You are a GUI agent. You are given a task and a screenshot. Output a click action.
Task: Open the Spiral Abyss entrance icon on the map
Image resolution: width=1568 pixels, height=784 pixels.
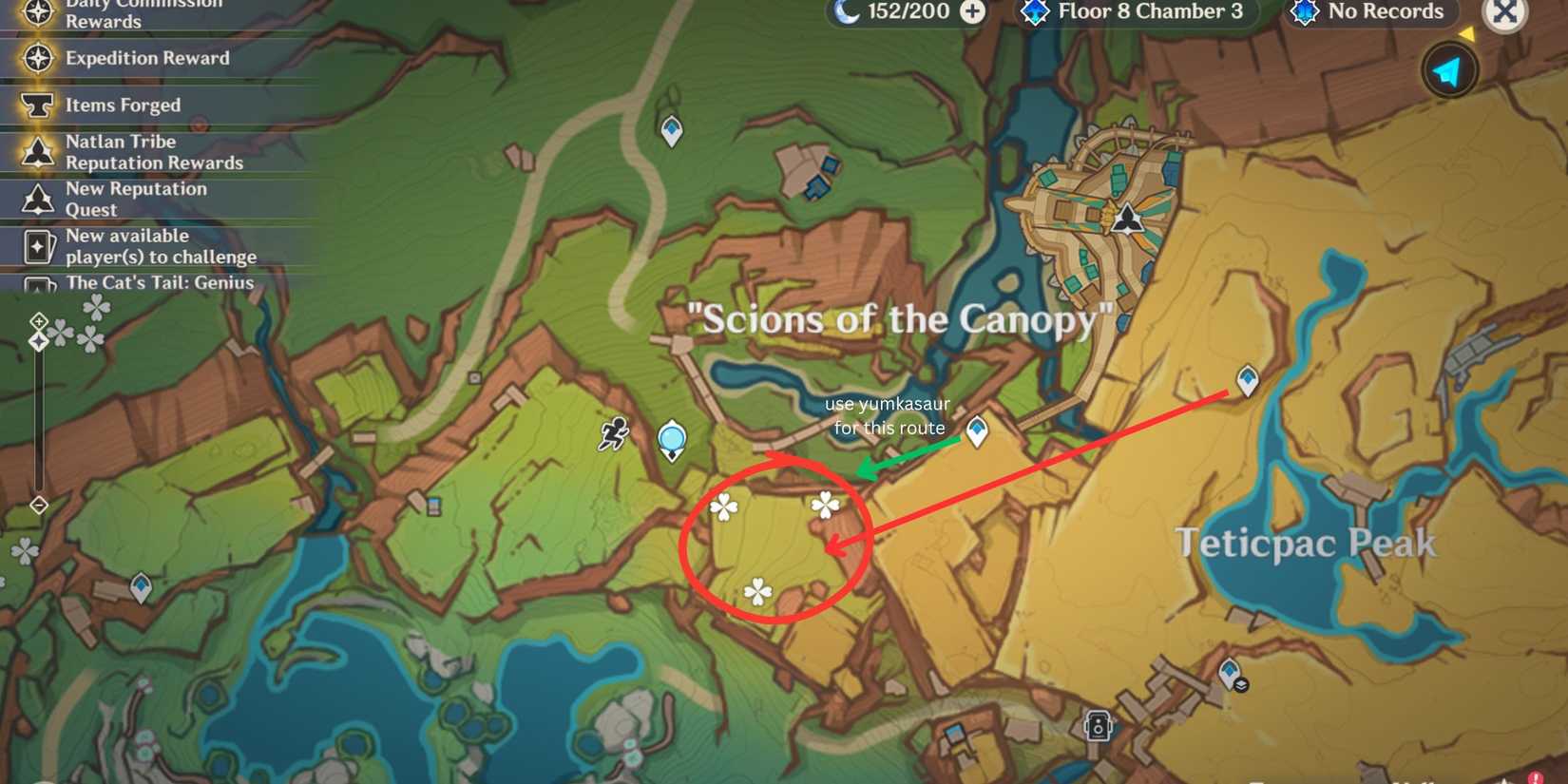[1035, 11]
